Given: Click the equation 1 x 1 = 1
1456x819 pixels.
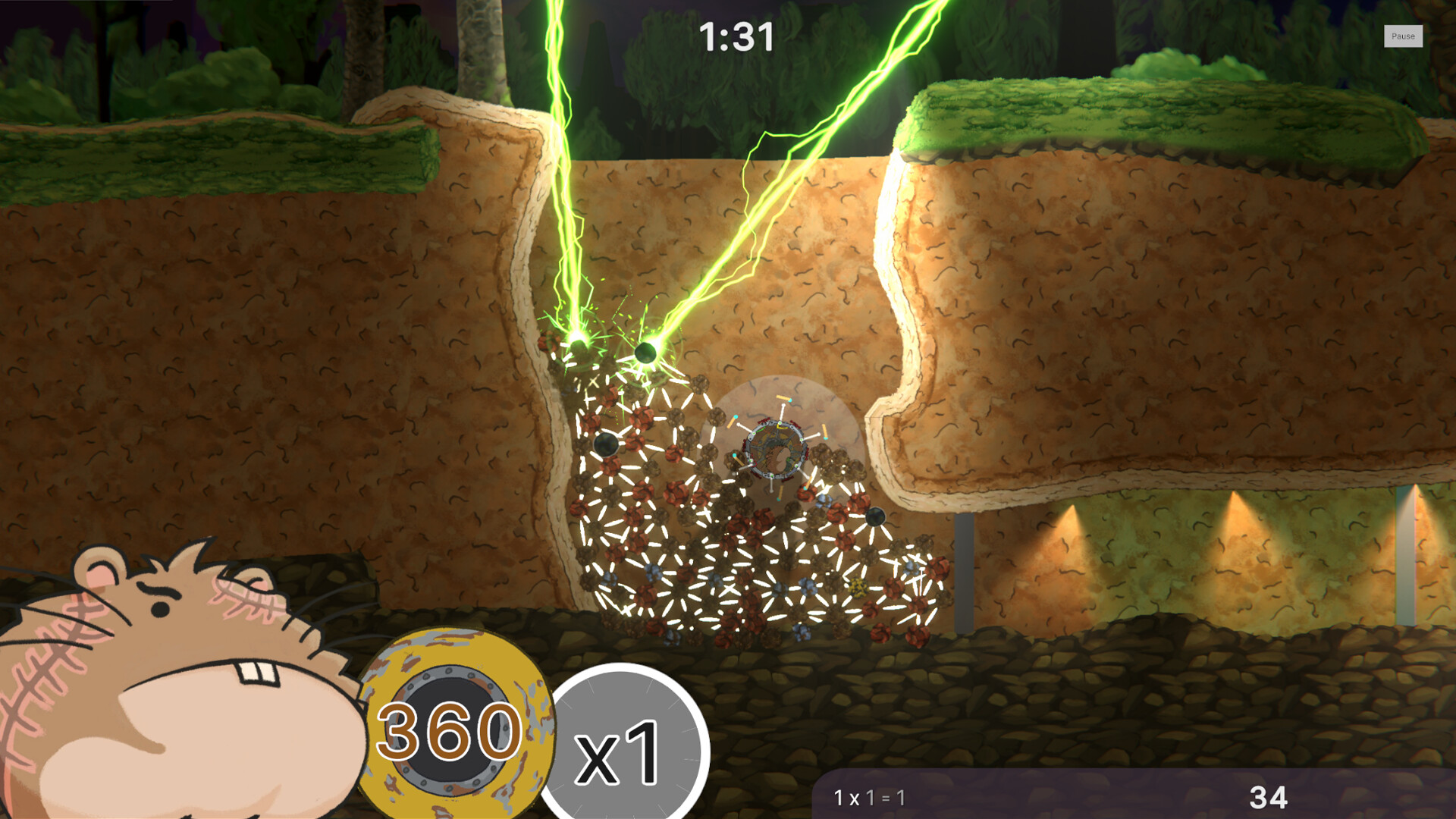Looking at the screenshot, I should coord(869,798).
